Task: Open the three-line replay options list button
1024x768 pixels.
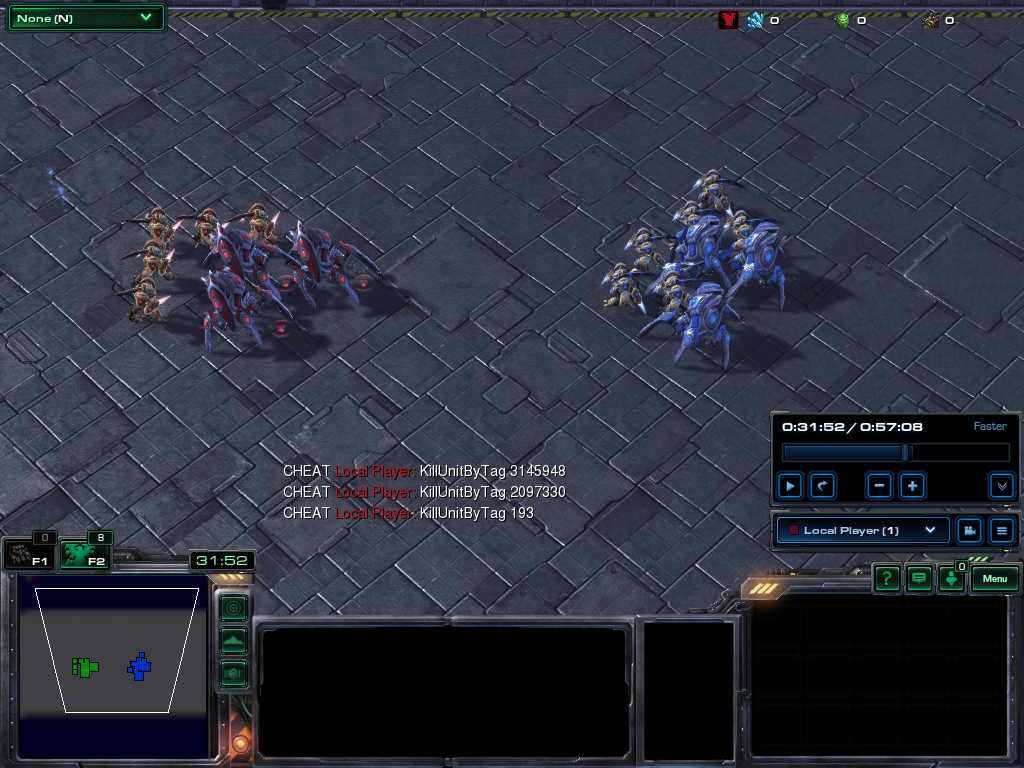Action: [1001, 530]
